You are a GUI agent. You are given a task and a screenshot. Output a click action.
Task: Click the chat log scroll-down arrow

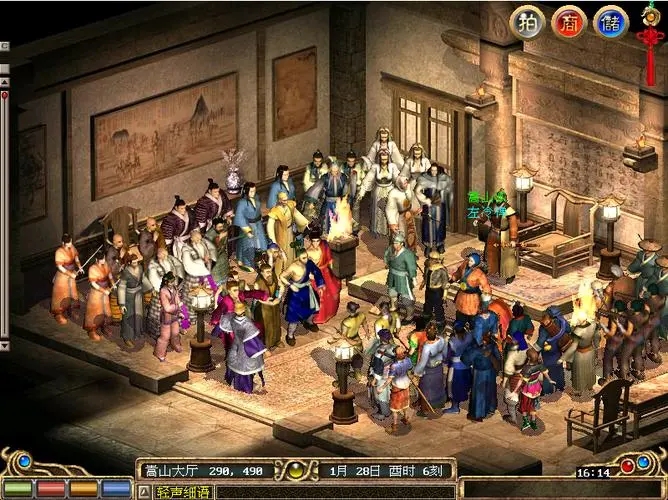click(x=5, y=345)
